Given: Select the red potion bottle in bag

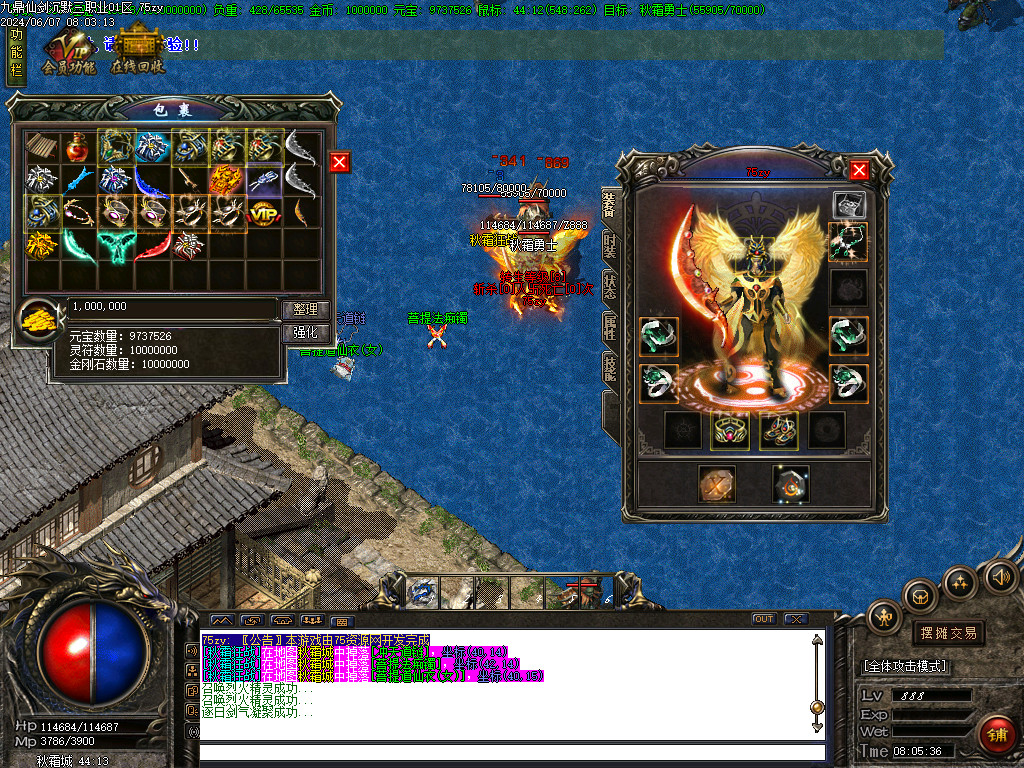Looking at the screenshot, I should click(x=77, y=147).
